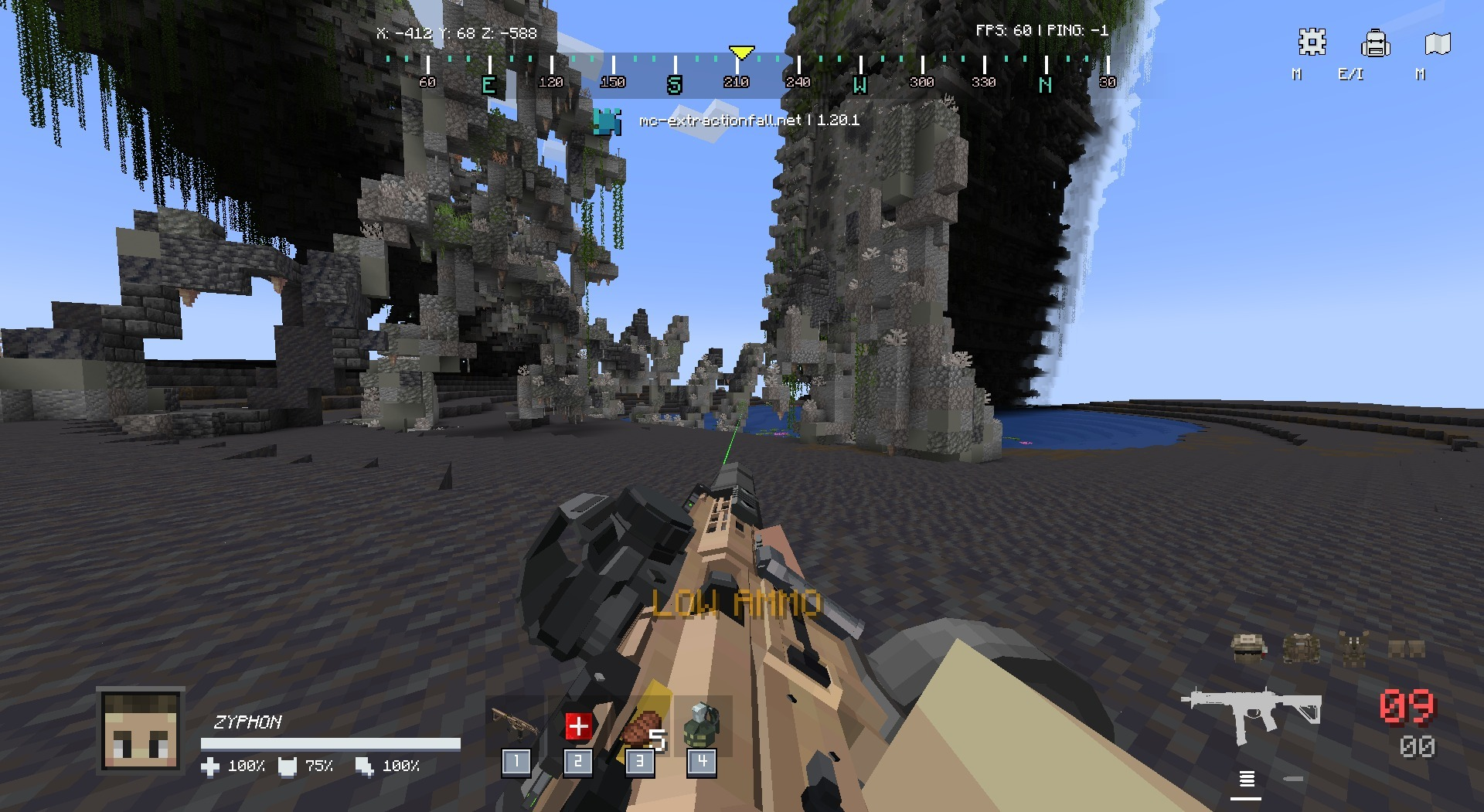Viewport: 1484px width, 812px height.
Task: Open the settings gear icon
Action: tap(1312, 43)
